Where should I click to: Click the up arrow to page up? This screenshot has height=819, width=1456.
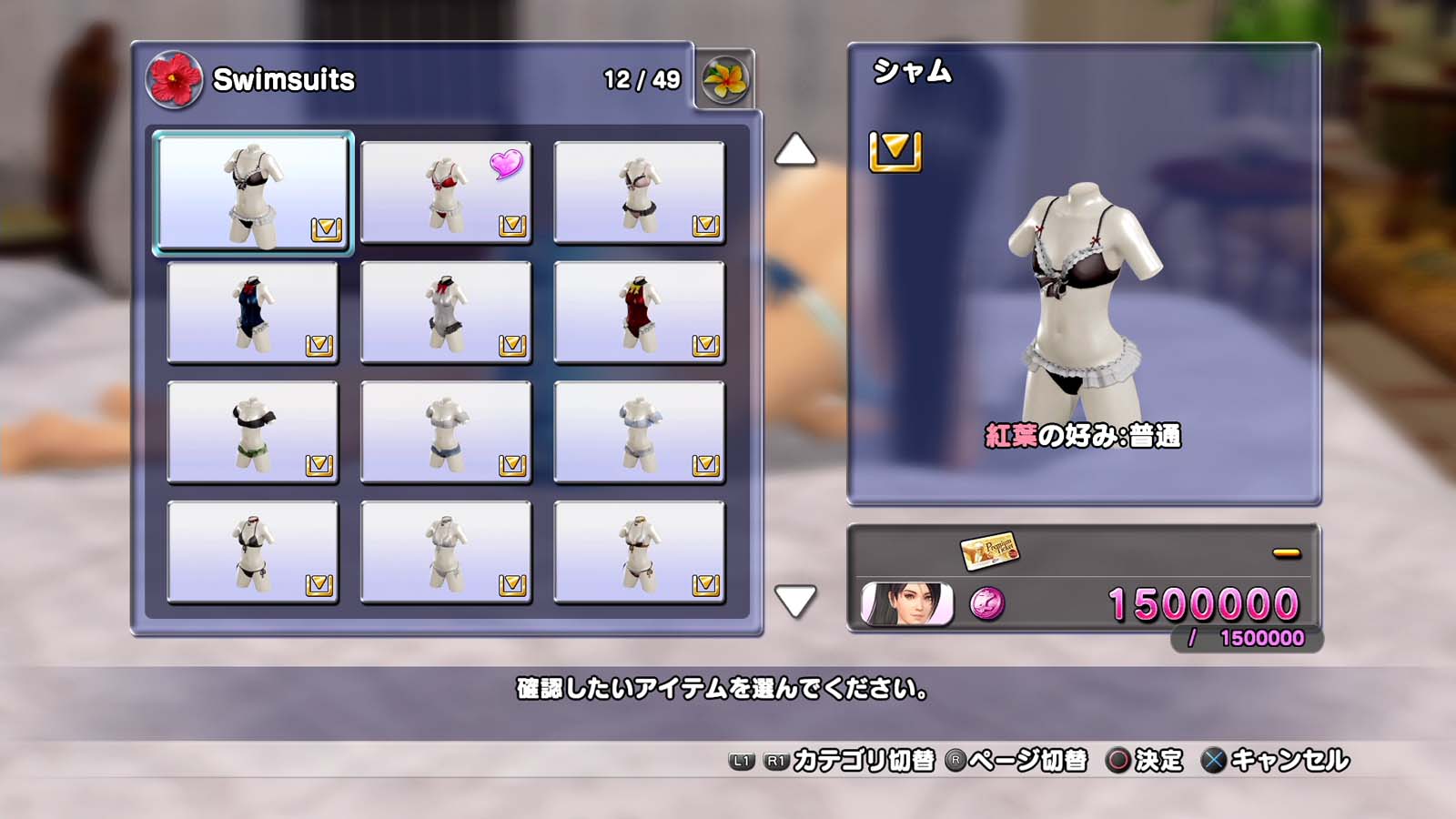pos(794,150)
